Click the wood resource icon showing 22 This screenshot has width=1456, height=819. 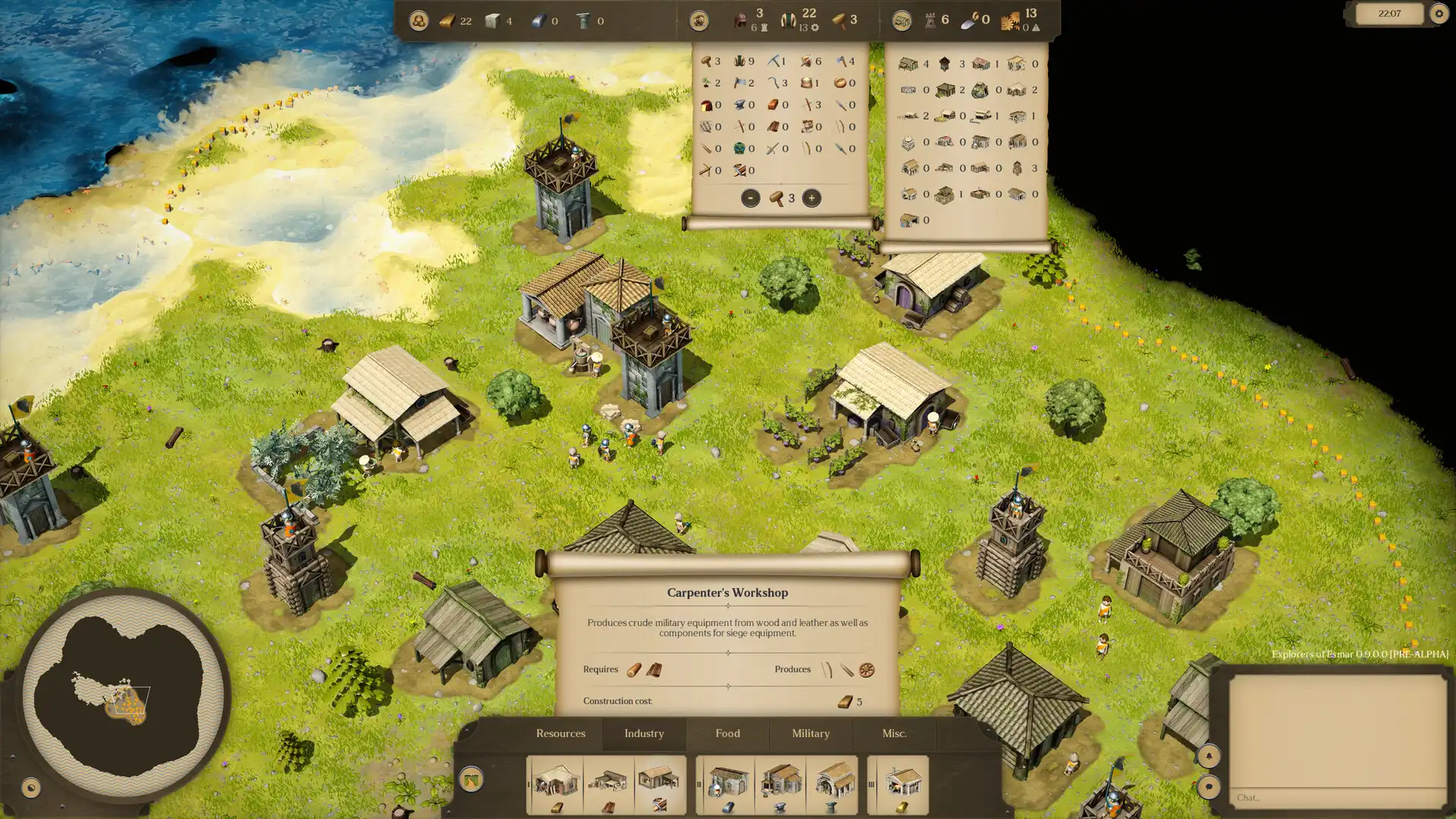pyautogui.click(x=446, y=20)
